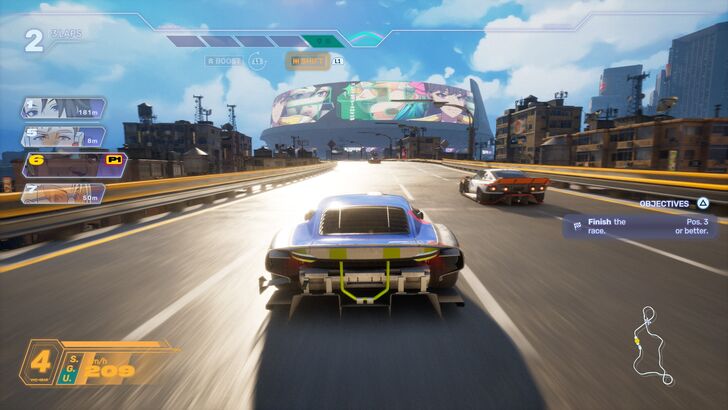Viewport: 728px width, 410px height.
Task: Activate the R Boost ability indicator
Action: (x=224, y=61)
